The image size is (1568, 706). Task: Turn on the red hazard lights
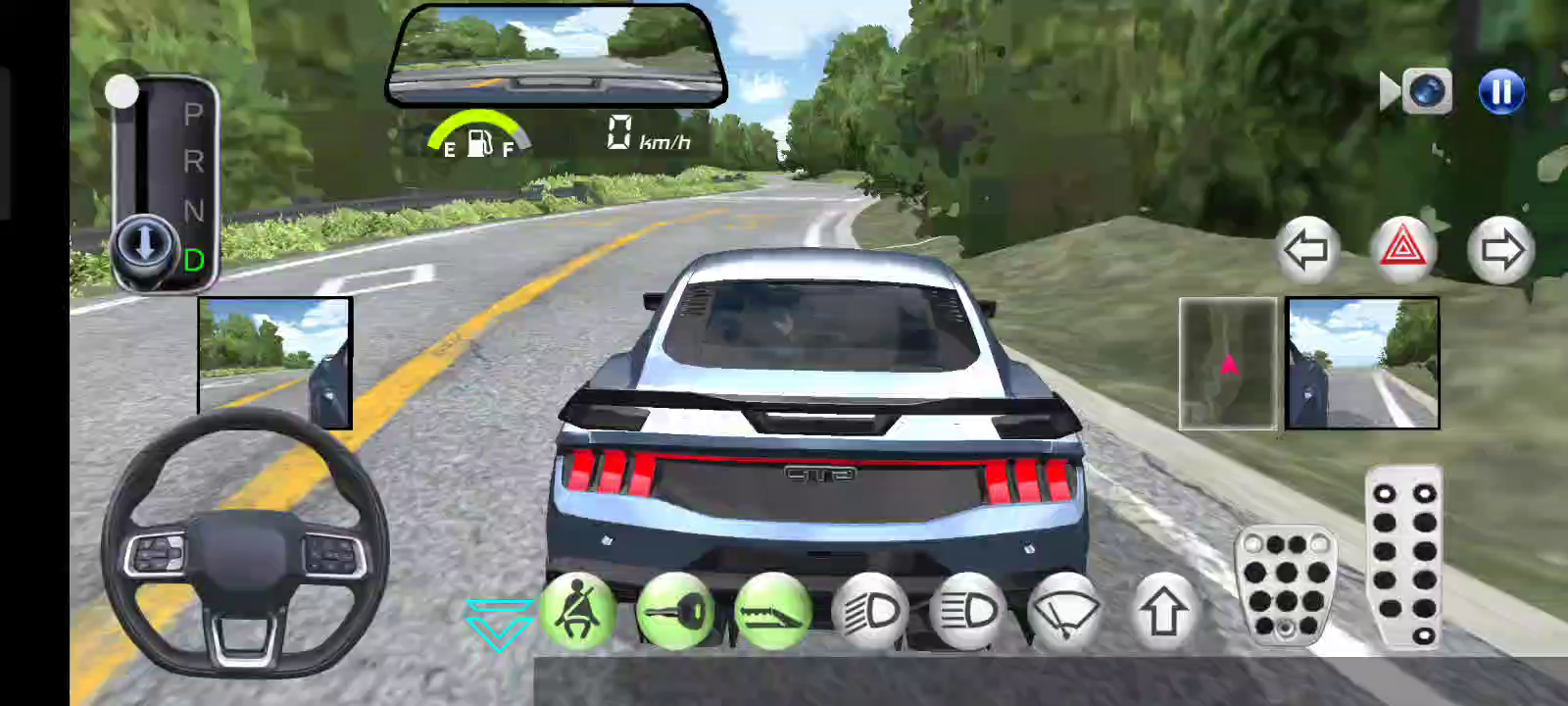[x=1402, y=250]
